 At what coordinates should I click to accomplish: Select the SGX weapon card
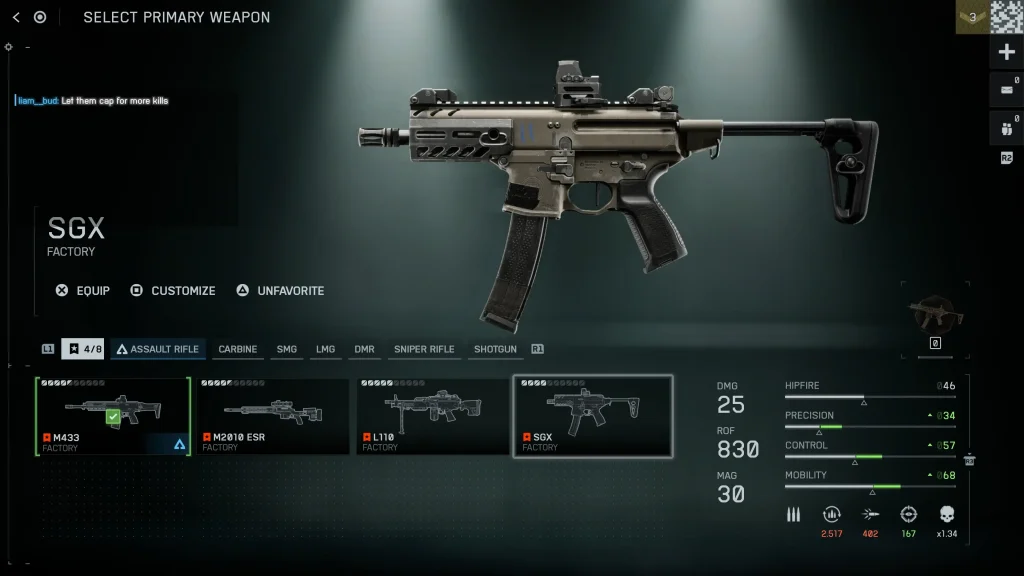(x=593, y=416)
